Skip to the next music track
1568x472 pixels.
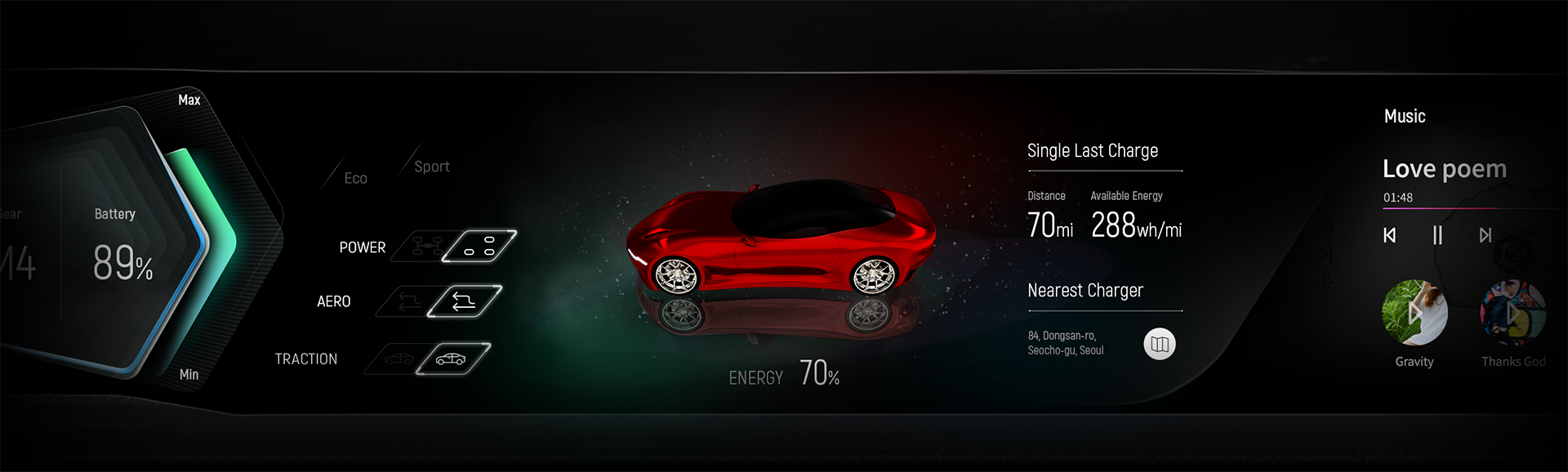pos(1485,235)
